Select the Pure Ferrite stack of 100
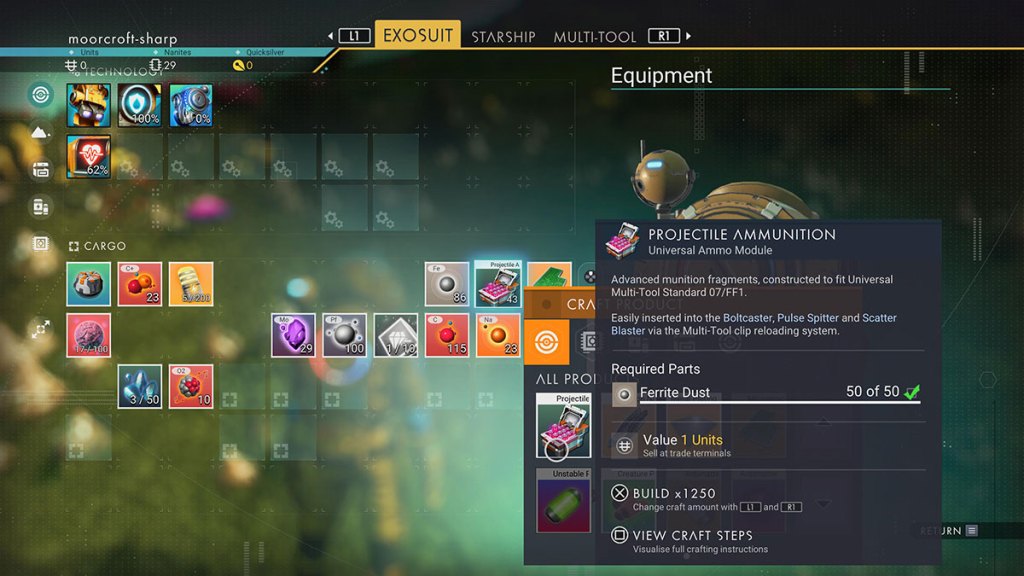 pyautogui.click(x=344, y=335)
